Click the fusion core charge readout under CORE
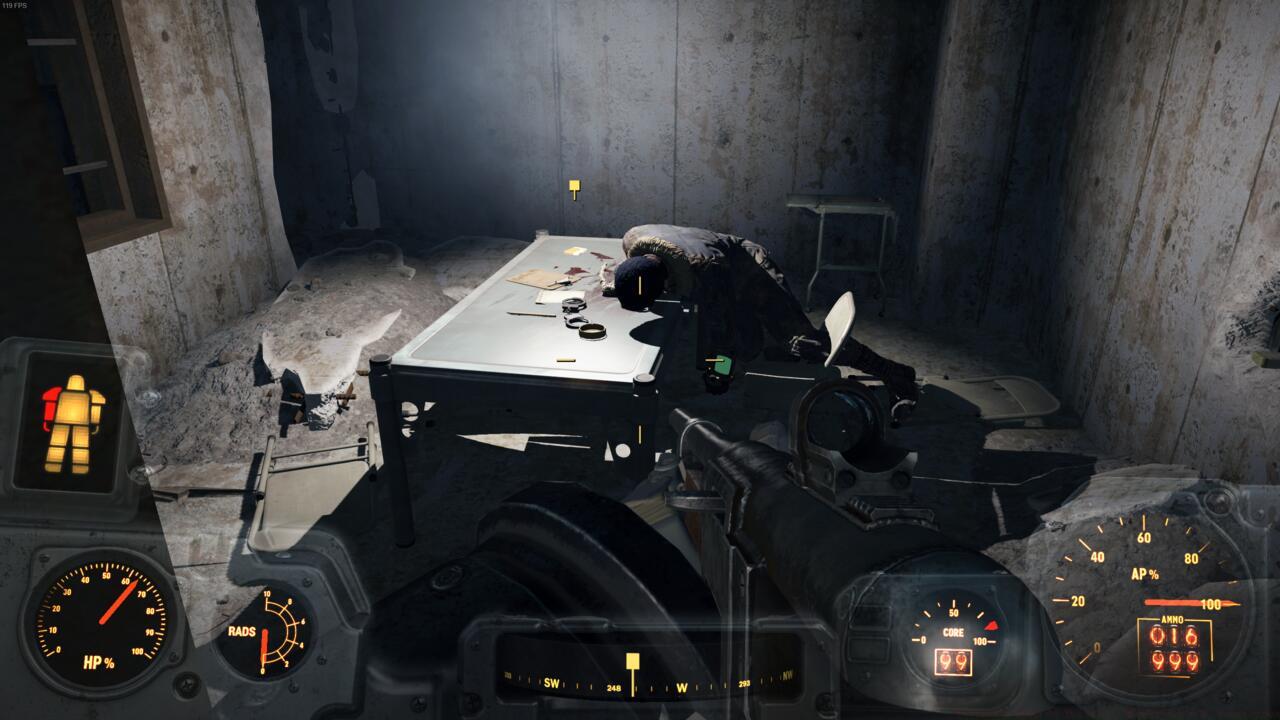The height and width of the screenshot is (720, 1280). [x=953, y=663]
